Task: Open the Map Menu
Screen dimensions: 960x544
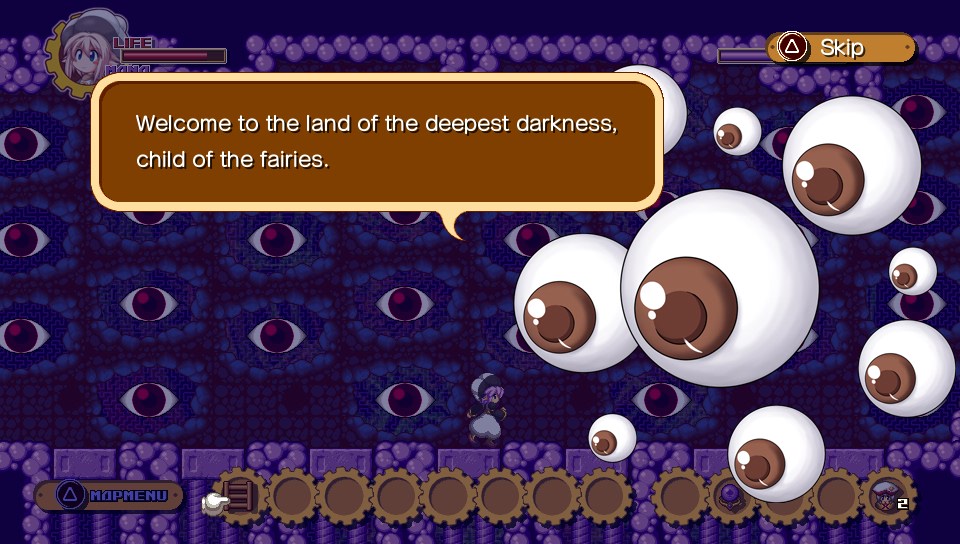Action: [x=109, y=495]
